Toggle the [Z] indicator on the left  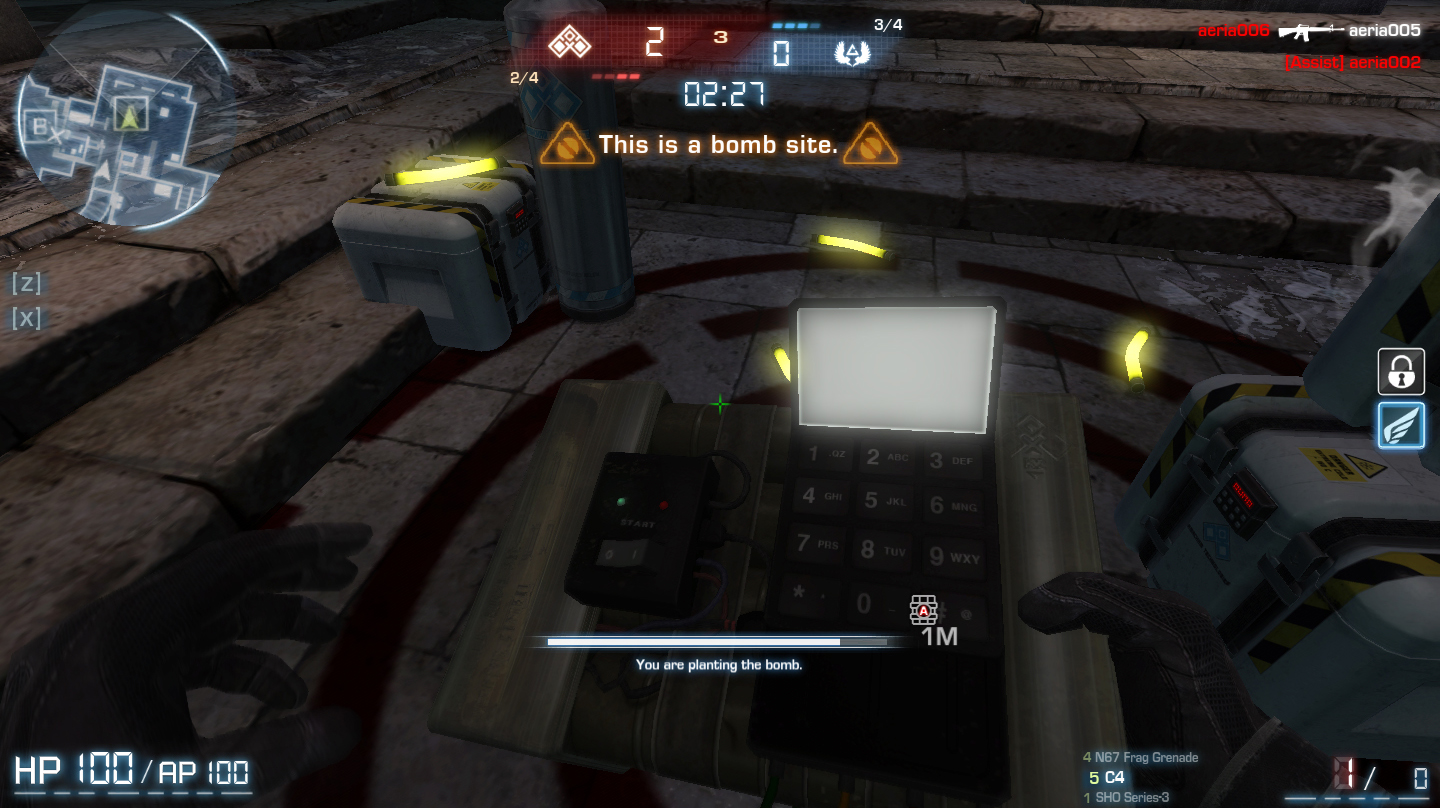coord(26,283)
